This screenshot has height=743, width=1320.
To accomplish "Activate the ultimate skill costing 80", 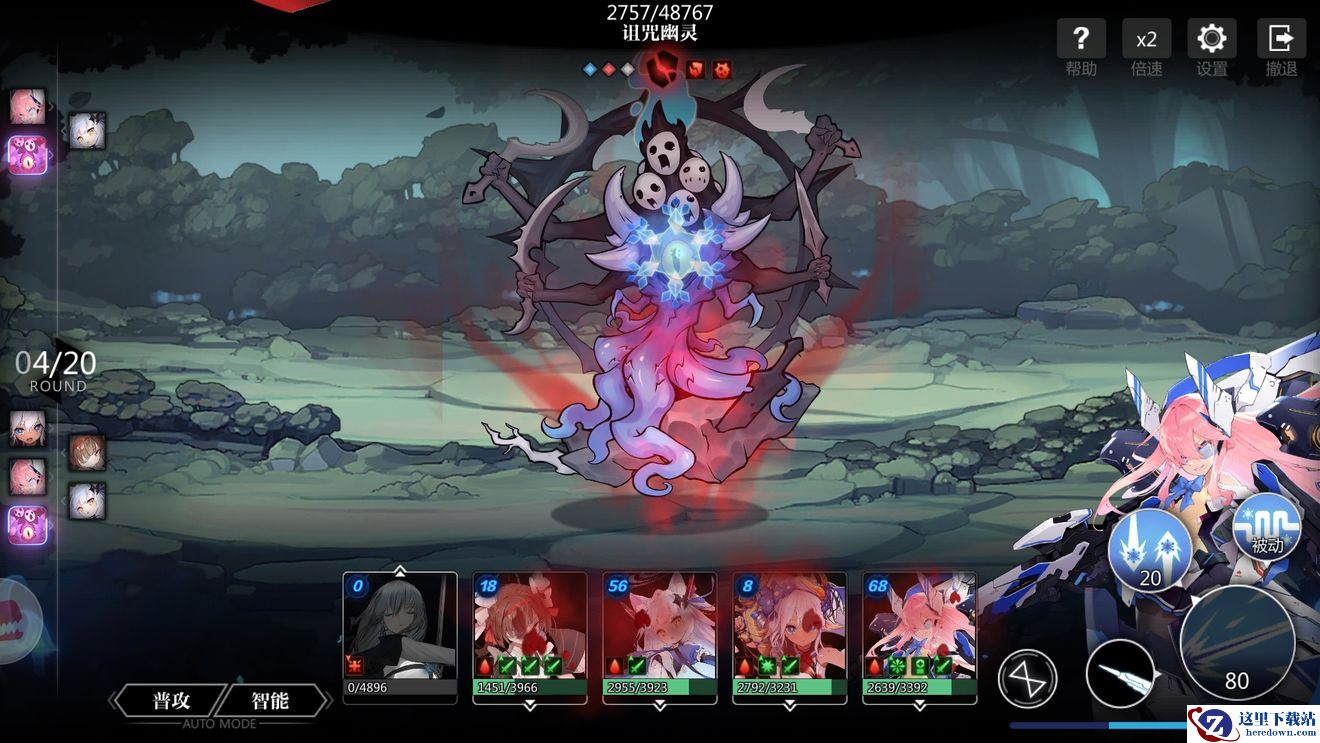I will pos(1237,642).
